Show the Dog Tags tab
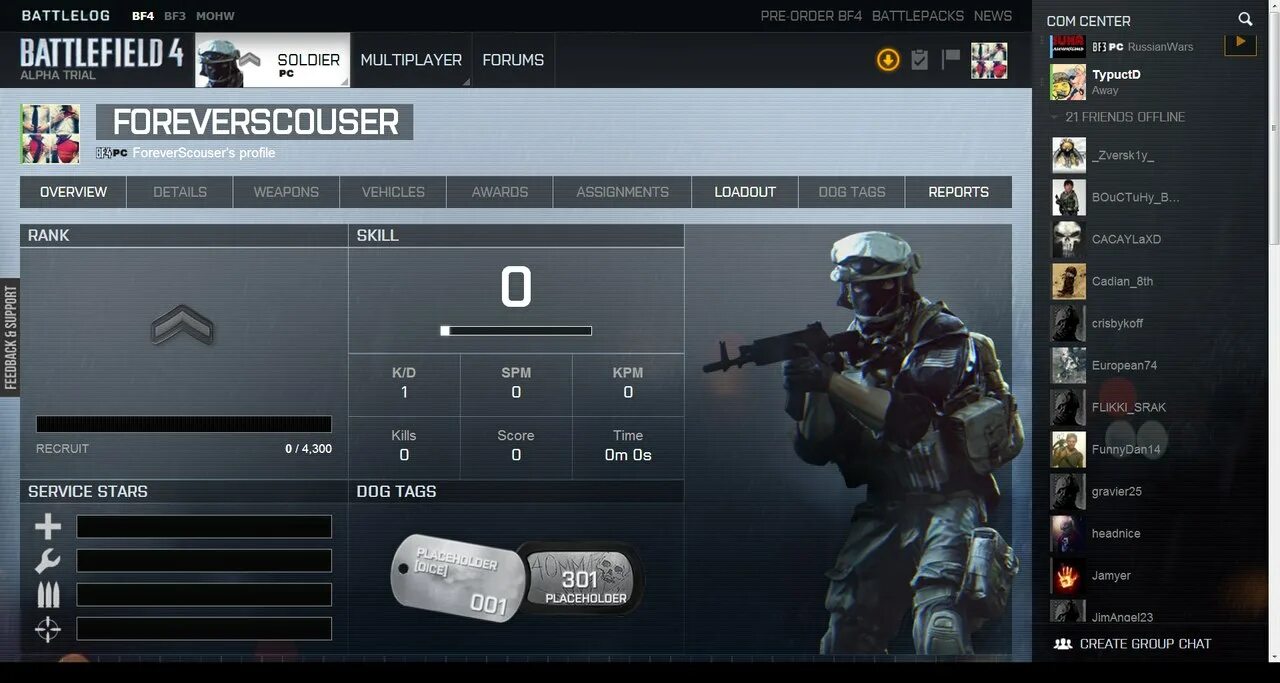The image size is (1280, 683). point(852,192)
